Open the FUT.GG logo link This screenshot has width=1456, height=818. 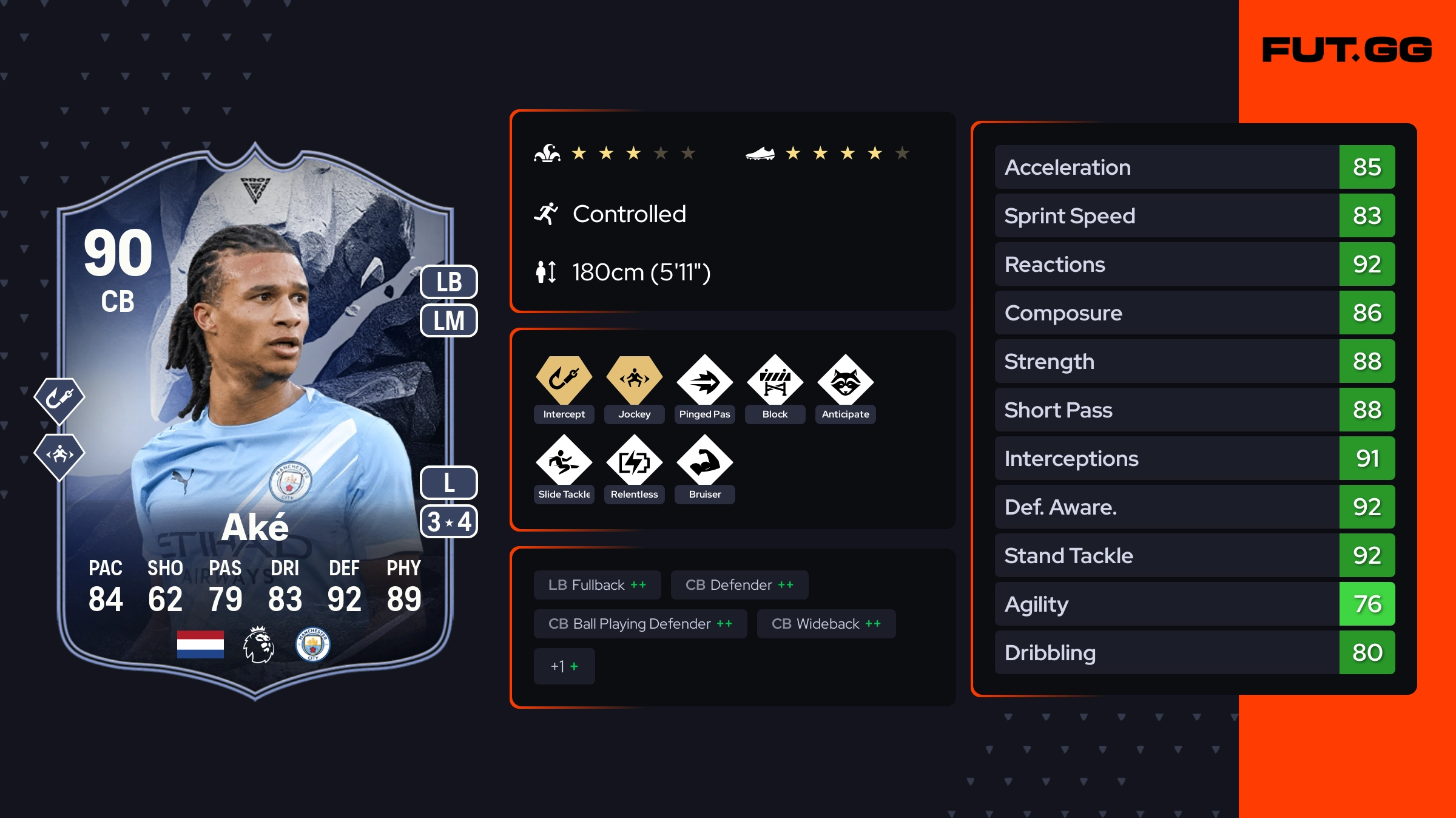click(1347, 50)
